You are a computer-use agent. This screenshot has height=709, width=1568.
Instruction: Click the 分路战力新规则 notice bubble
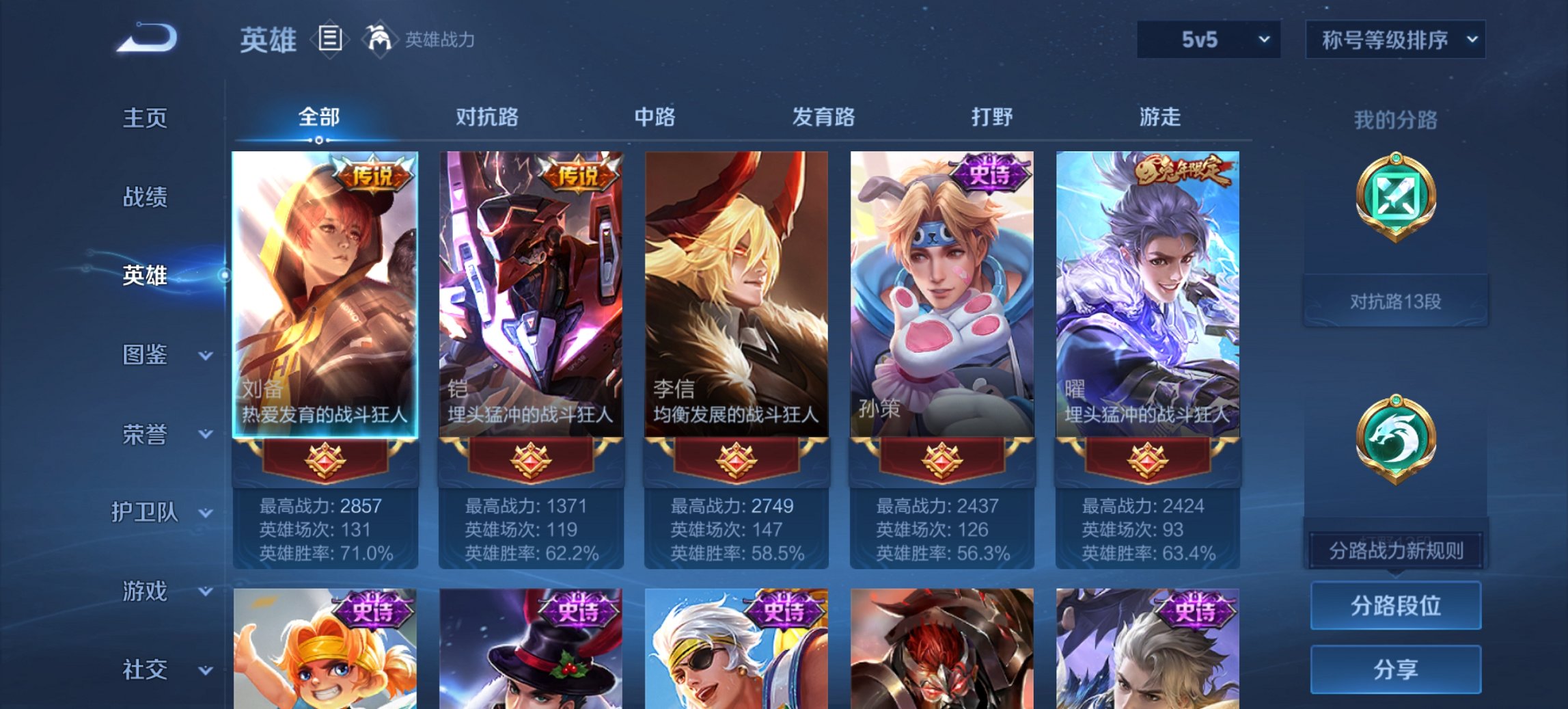[1394, 550]
